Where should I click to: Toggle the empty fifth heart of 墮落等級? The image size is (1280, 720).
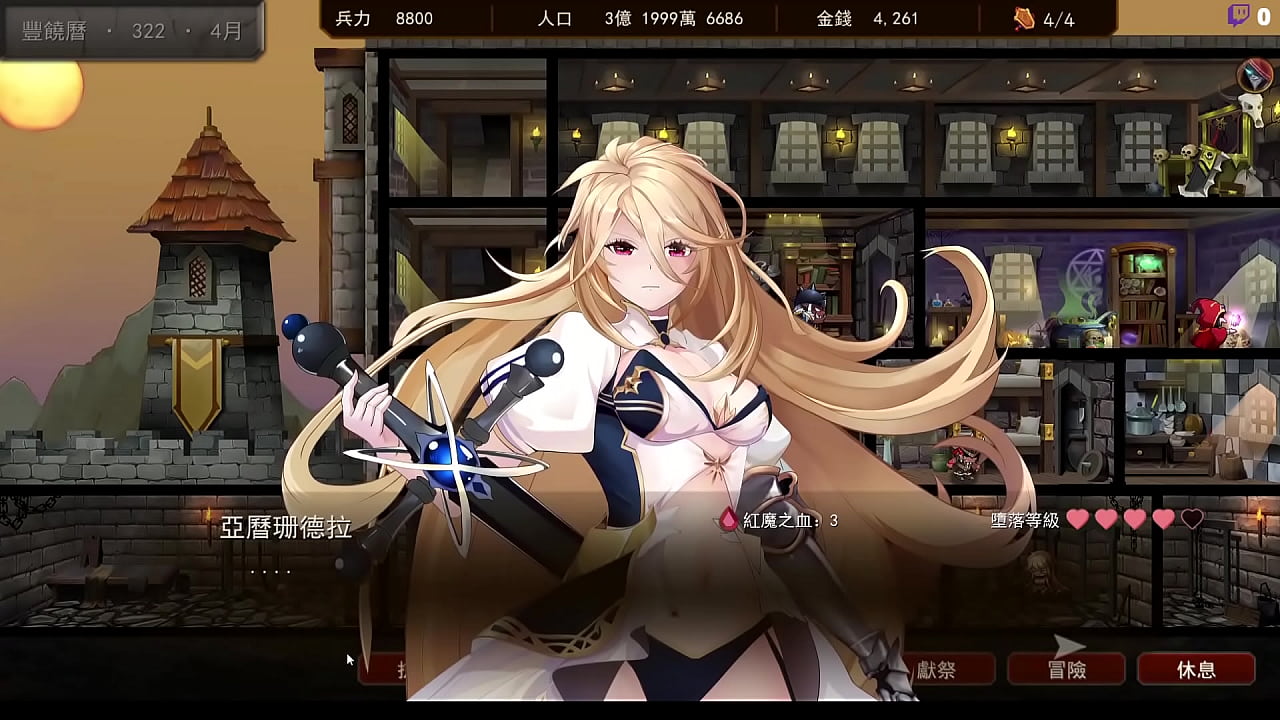(x=1190, y=518)
